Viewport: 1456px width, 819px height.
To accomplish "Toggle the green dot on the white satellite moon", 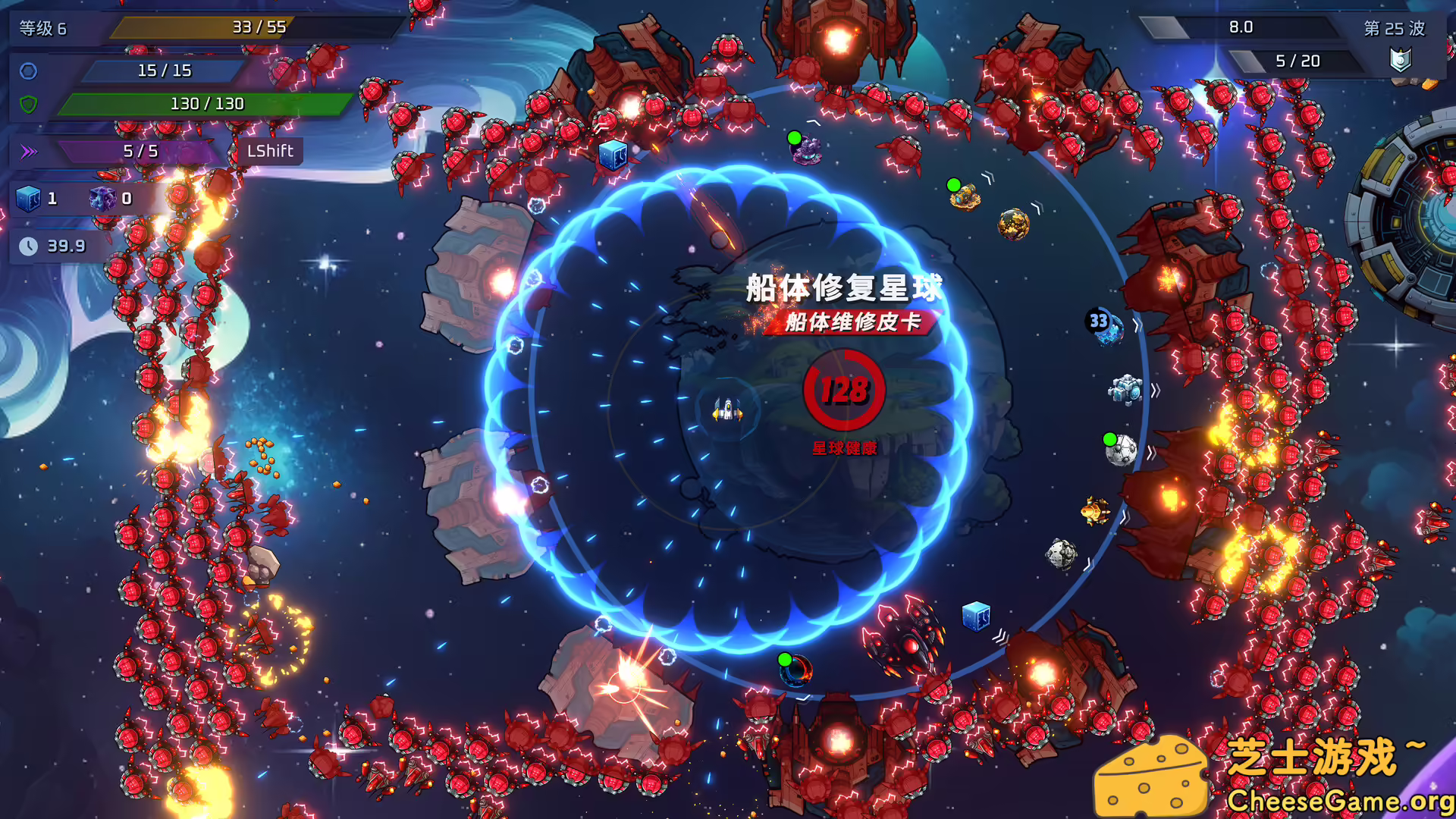I will [x=1109, y=438].
